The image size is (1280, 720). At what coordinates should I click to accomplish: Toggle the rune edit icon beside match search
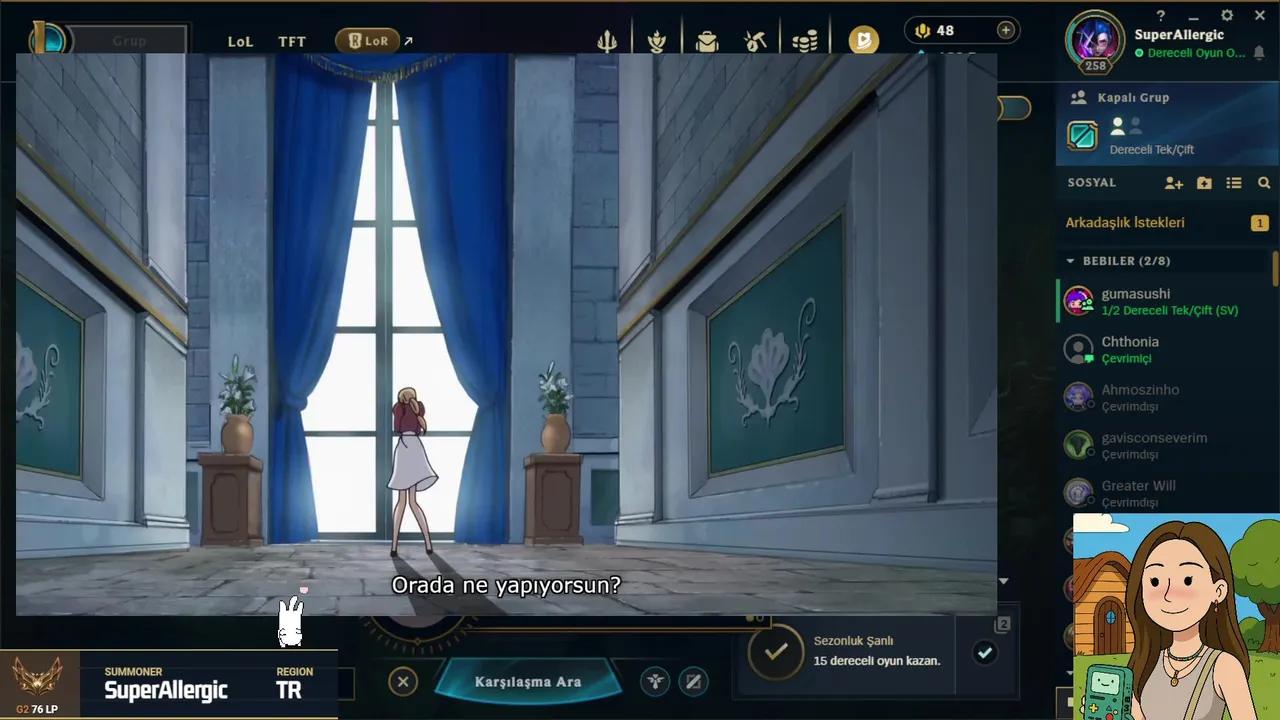pyautogui.click(x=693, y=681)
